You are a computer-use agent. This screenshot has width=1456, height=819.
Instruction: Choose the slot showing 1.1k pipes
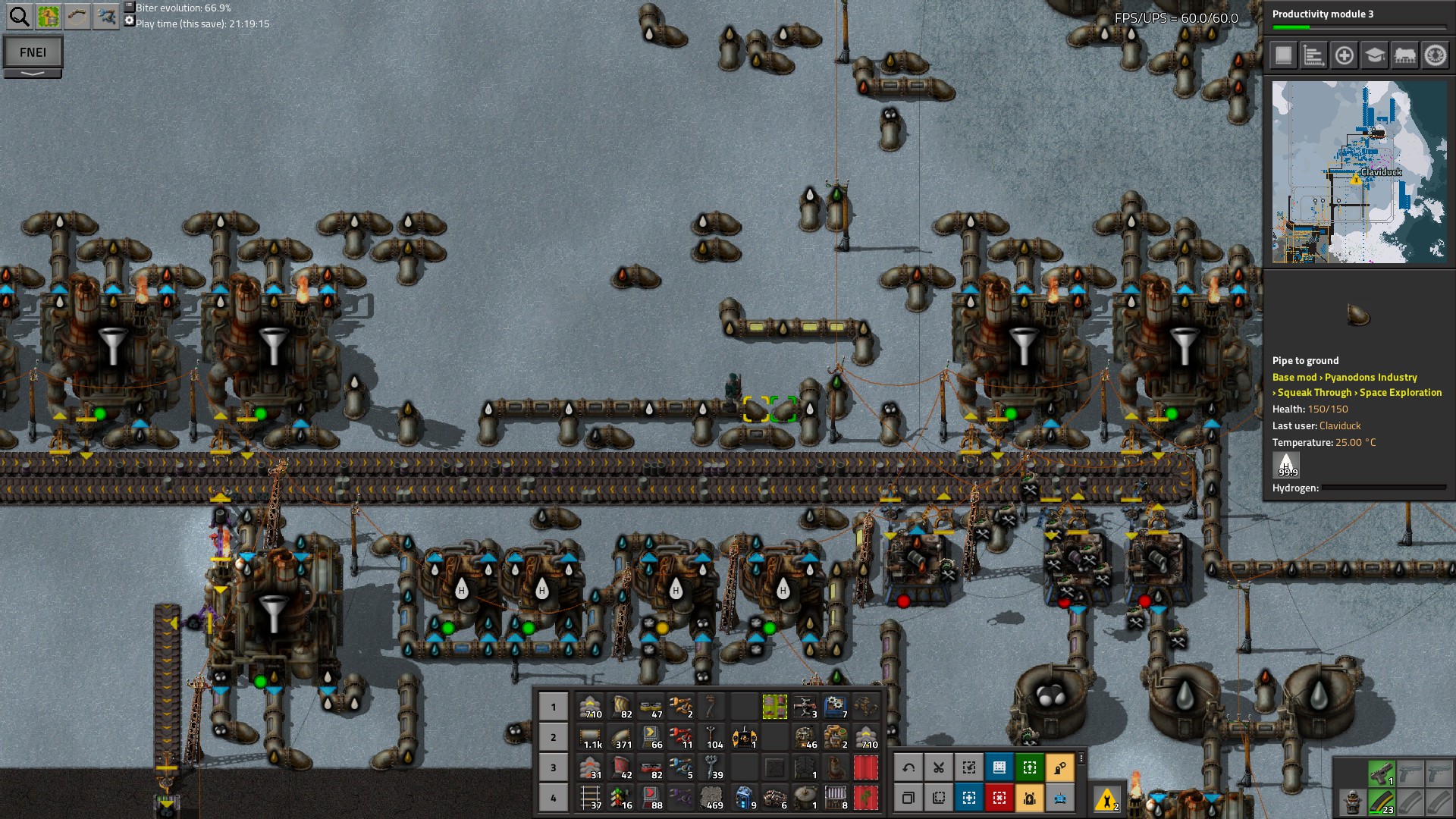click(x=591, y=737)
